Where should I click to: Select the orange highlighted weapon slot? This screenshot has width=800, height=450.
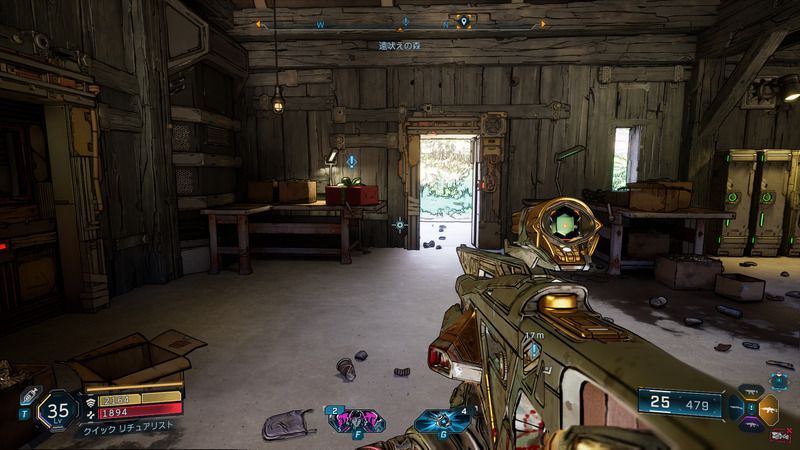click(x=767, y=410)
